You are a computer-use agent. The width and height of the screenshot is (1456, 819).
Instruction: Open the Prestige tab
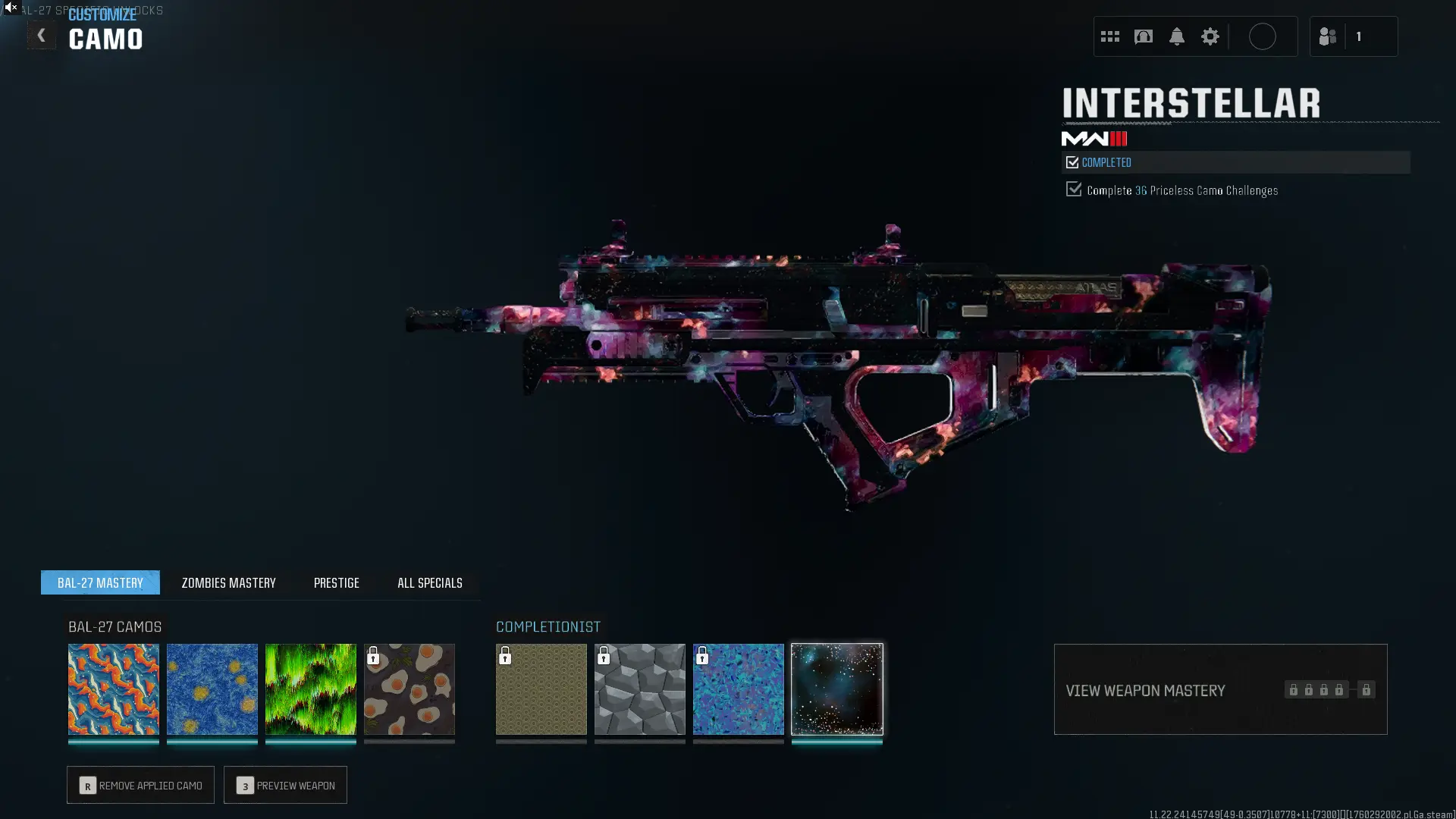pyautogui.click(x=336, y=582)
